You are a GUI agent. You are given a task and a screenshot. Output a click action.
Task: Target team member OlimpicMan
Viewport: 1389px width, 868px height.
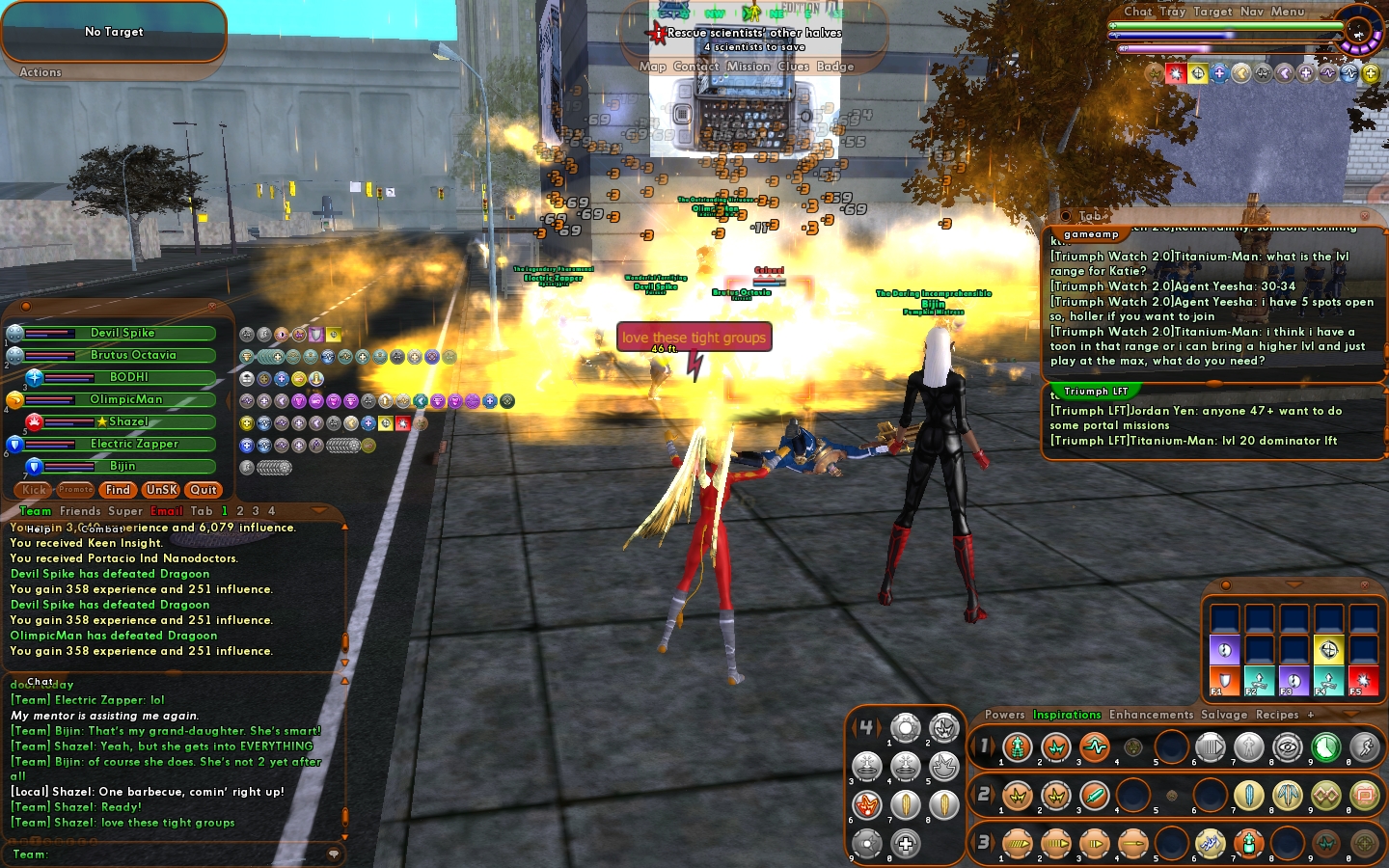click(126, 399)
